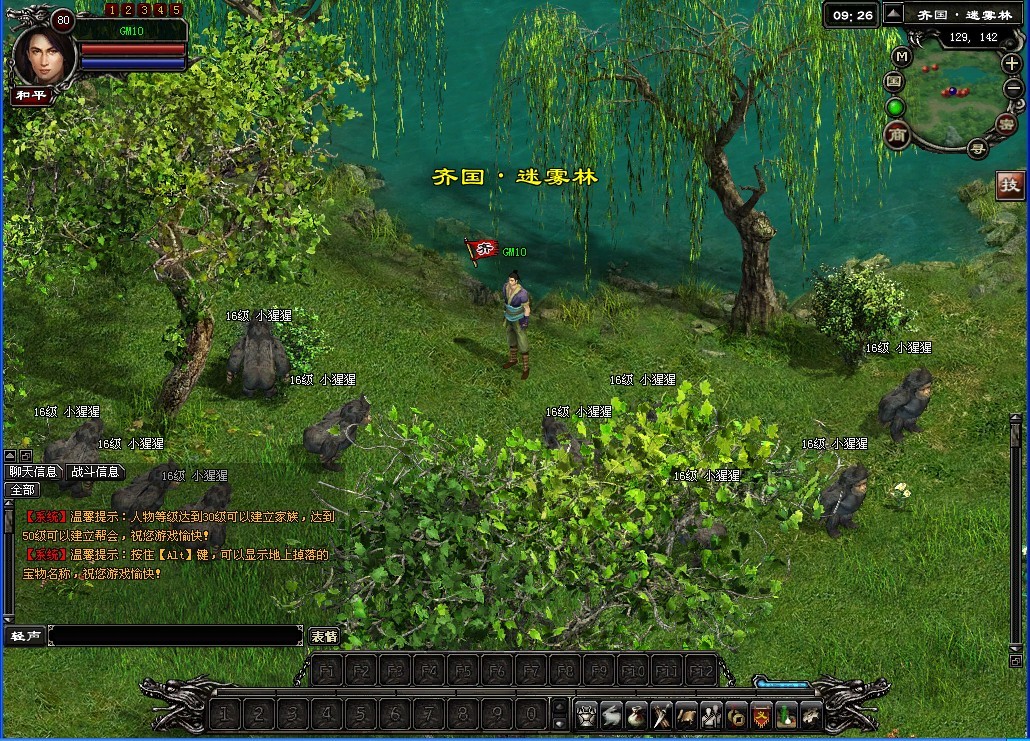Open the 表情 emoticon button
Viewport: 1030px width, 741px height.
click(x=324, y=636)
